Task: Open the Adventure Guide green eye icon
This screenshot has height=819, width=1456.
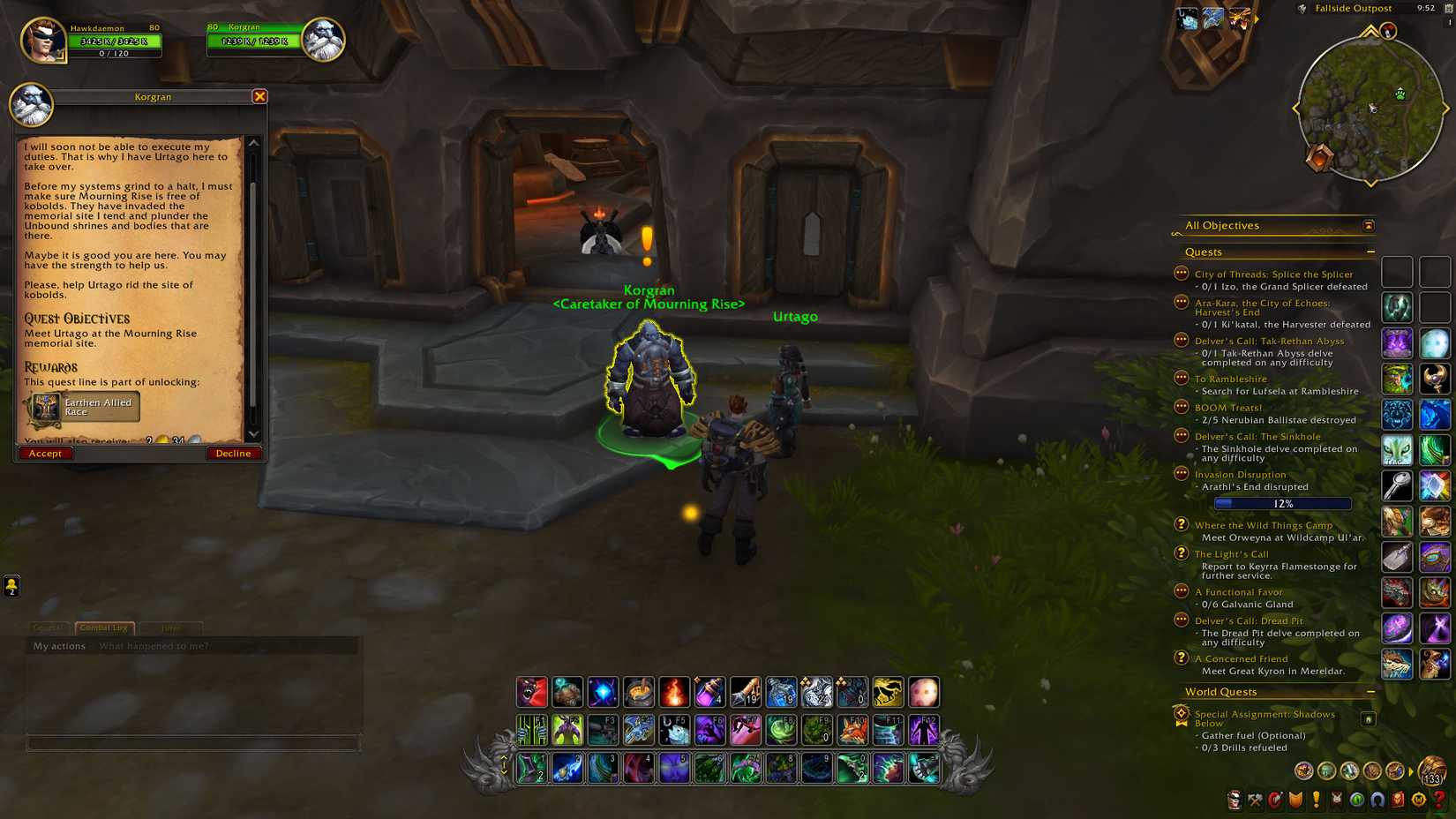Action: (x=1356, y=801)
